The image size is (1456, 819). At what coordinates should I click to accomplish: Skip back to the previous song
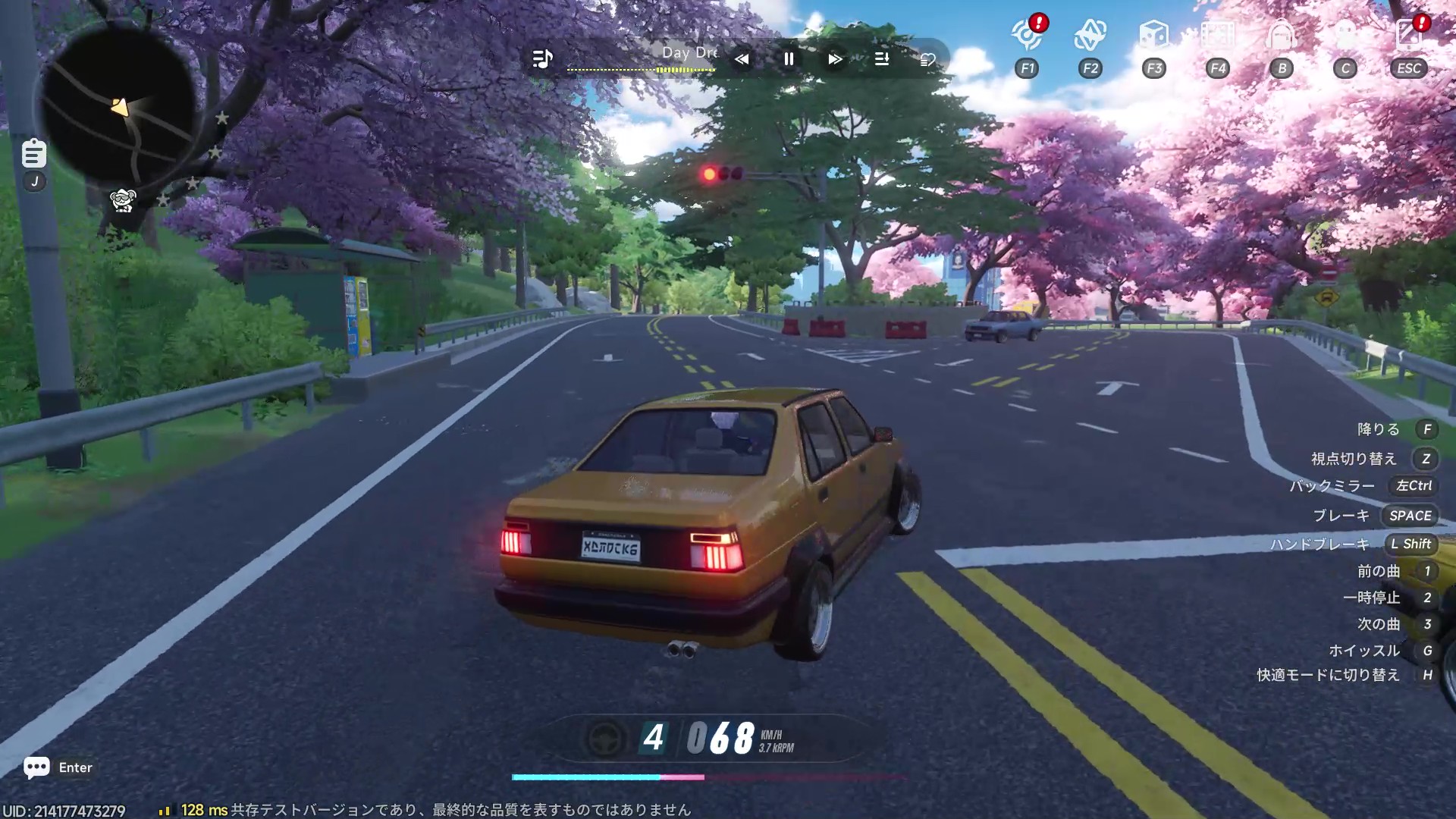pos(742,59)
